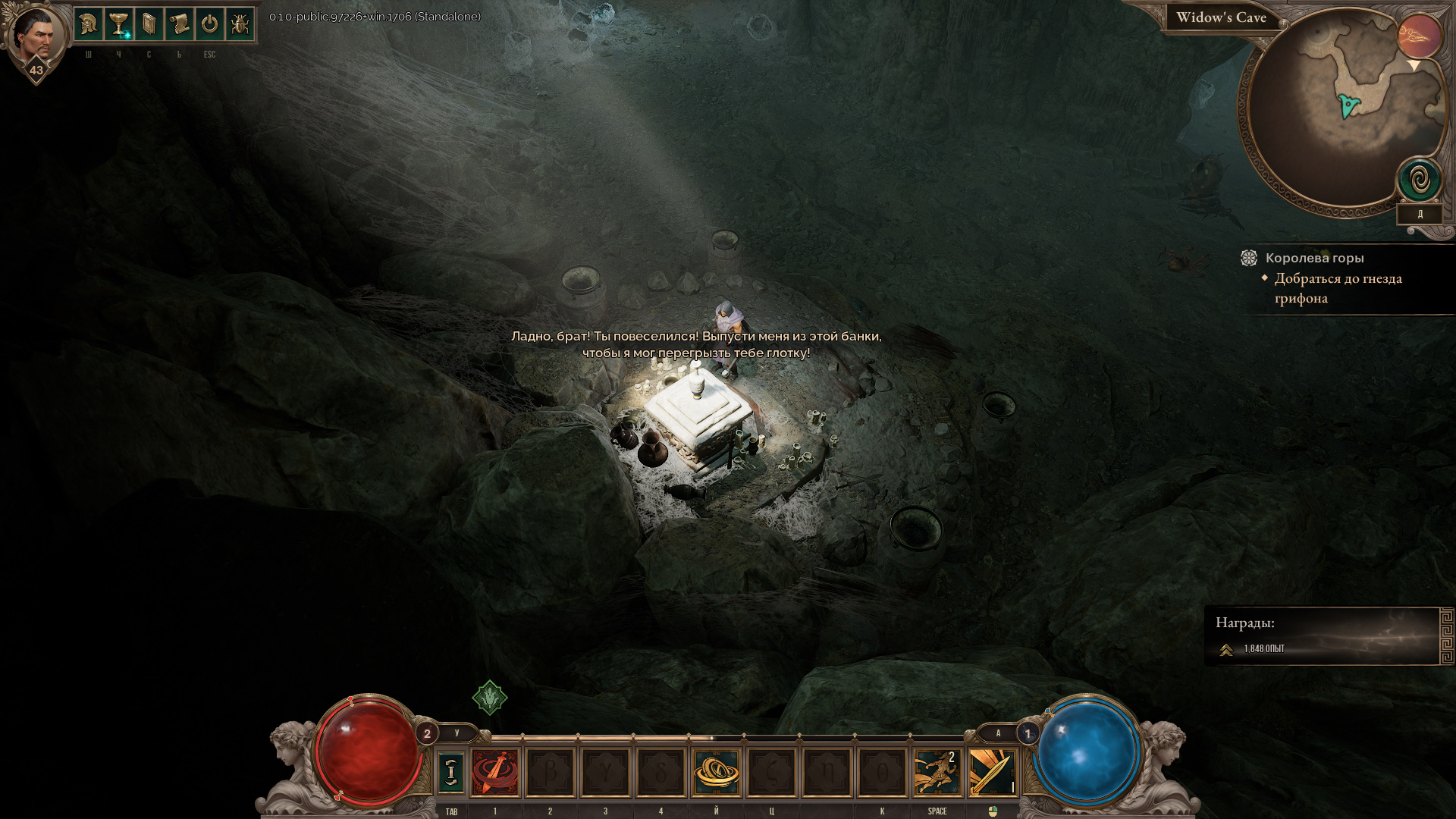Activate the red spinning sword skill
Viewport: 1456px width, 819px height.
(495, 773)
